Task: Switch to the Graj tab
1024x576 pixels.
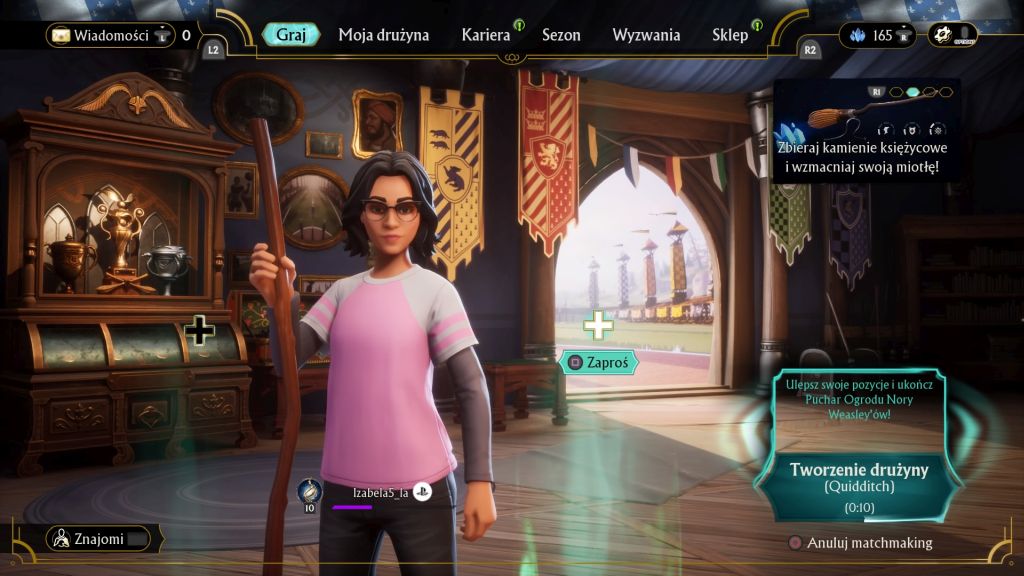Action: click(291, 35)
